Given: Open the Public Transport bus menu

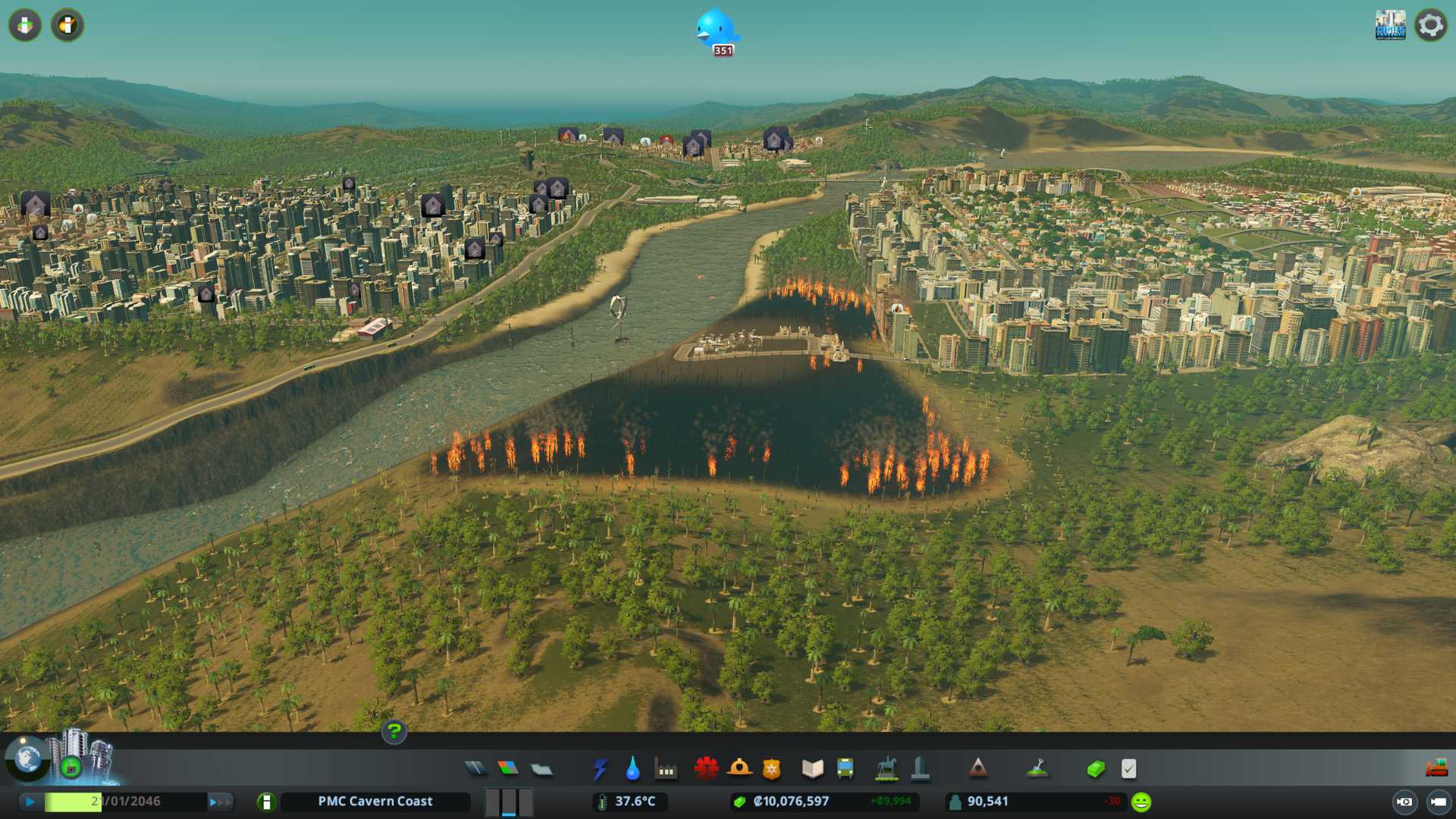Looking at the screenshot, I should [x=845, y=769].
